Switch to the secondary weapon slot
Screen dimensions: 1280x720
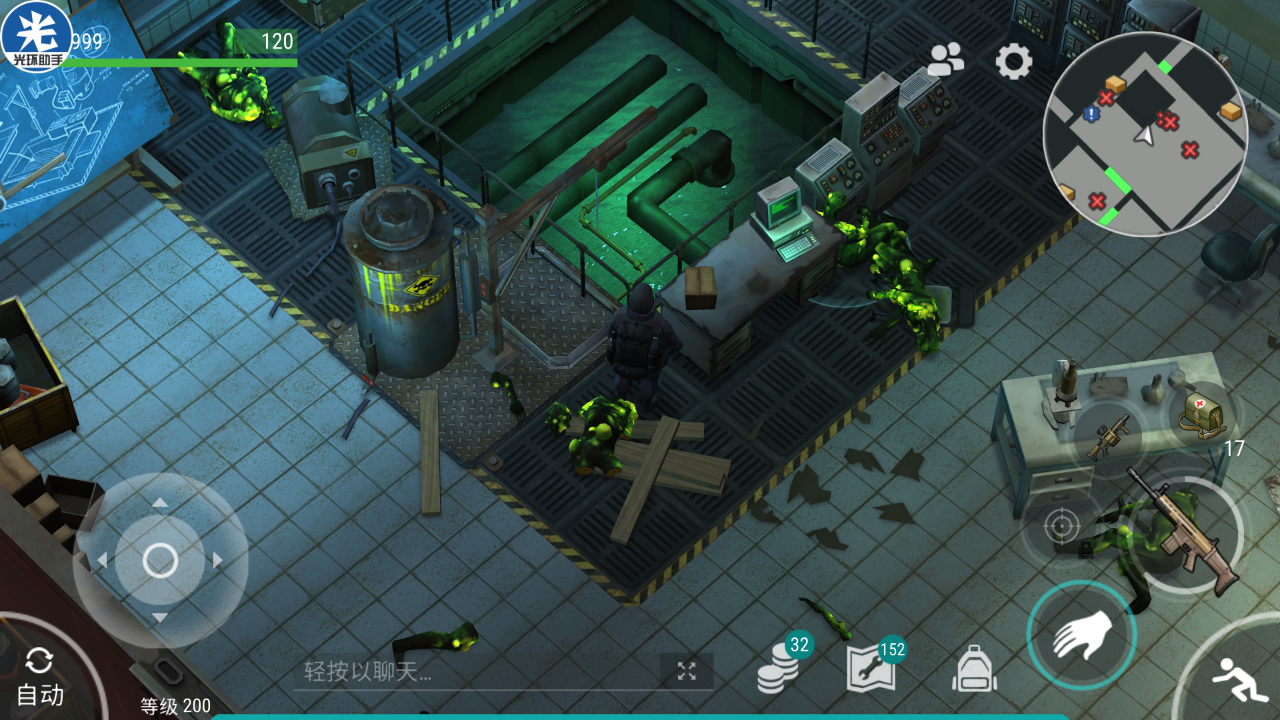point(1107,438)
